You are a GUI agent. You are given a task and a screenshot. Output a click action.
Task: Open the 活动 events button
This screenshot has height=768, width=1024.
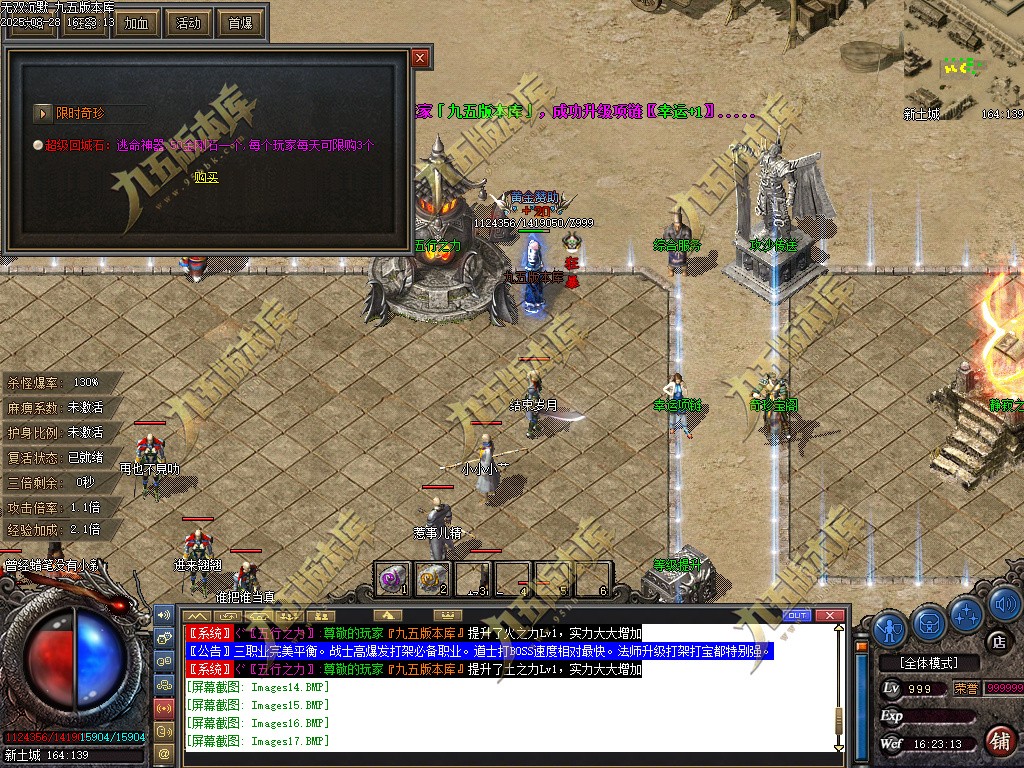point(188,22)
